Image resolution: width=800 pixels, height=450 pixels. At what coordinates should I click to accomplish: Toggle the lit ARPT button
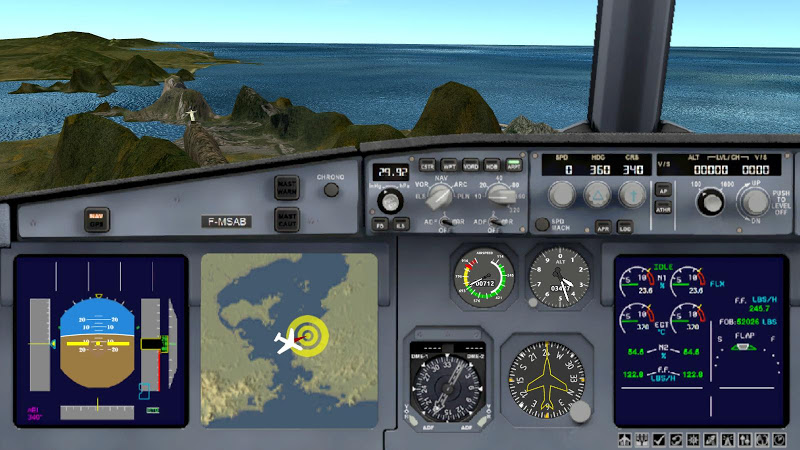513,165
